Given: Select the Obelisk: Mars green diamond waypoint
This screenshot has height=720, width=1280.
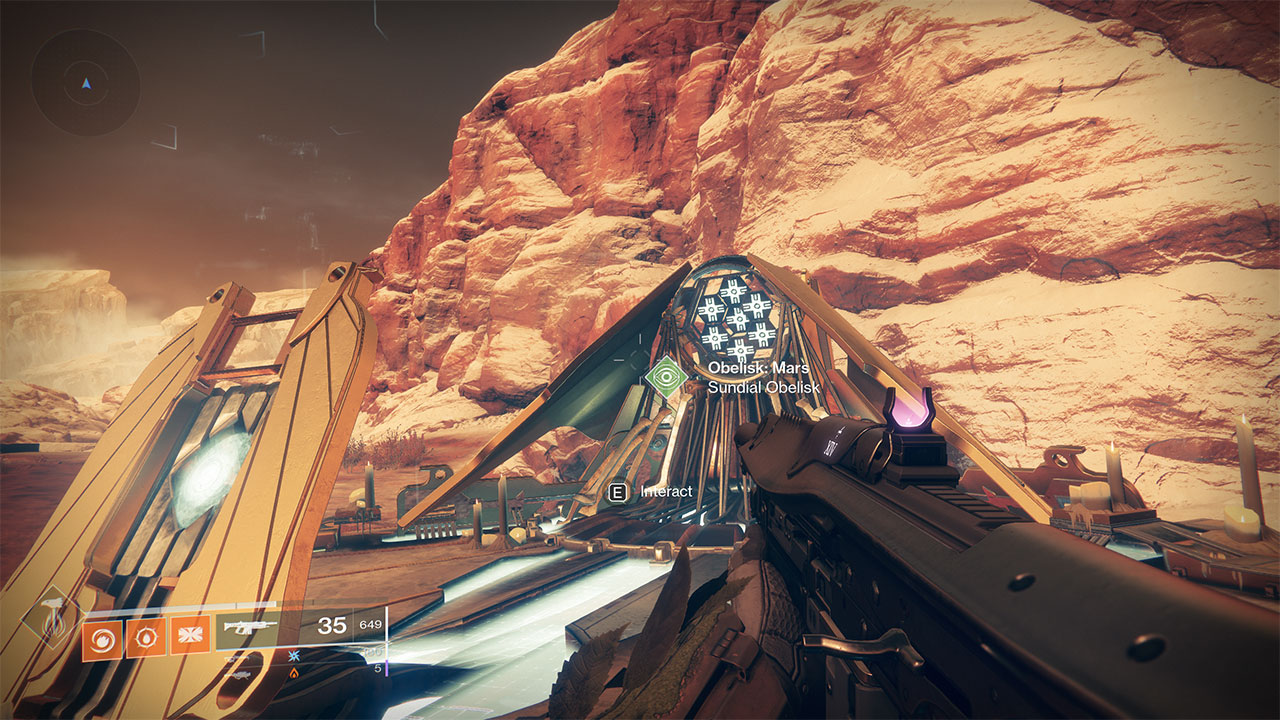Looking at the screenshot, I should point(666,377).
